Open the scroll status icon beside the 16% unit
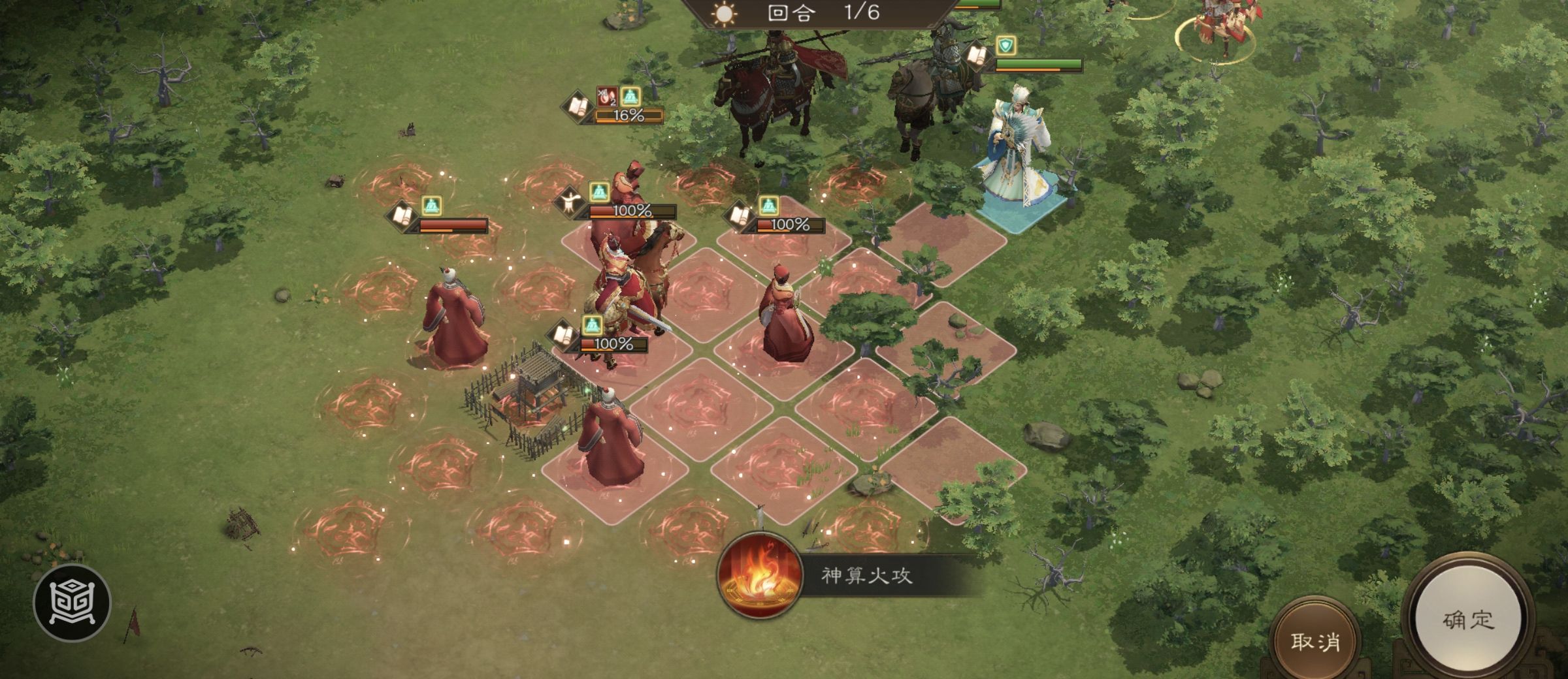 [578, 106]
